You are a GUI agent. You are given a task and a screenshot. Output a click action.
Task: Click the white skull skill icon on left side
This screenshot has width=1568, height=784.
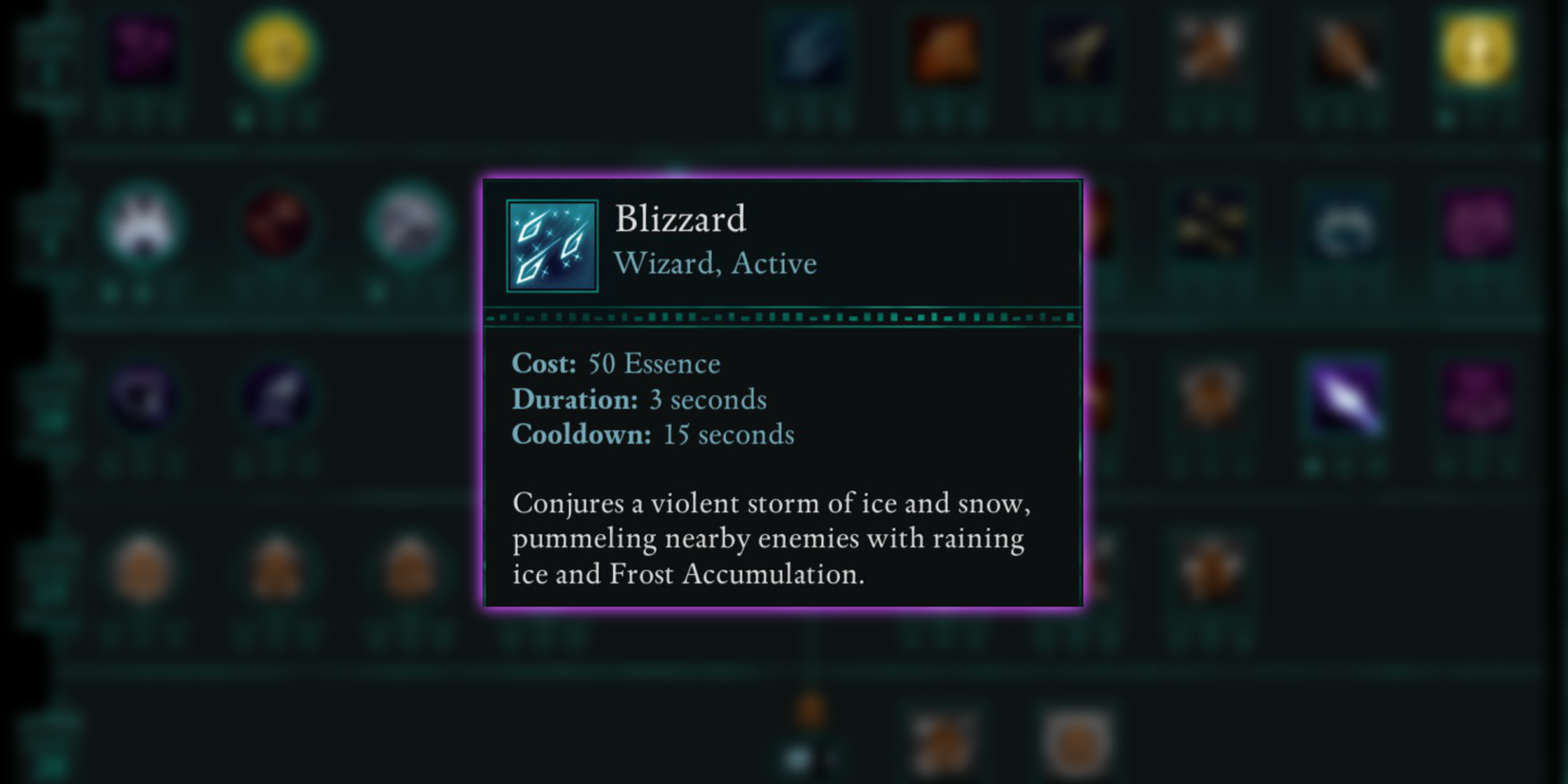pyautogui.click(x=143, y=225)
